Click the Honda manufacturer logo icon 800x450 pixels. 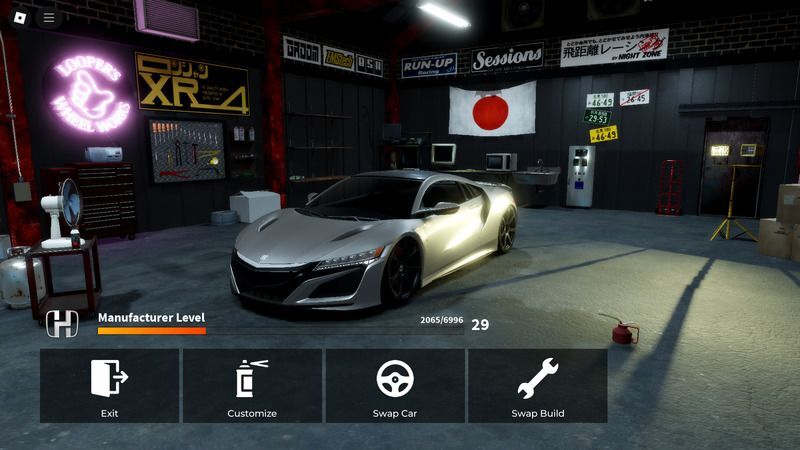pyautogui.click(x=62, y=324)
